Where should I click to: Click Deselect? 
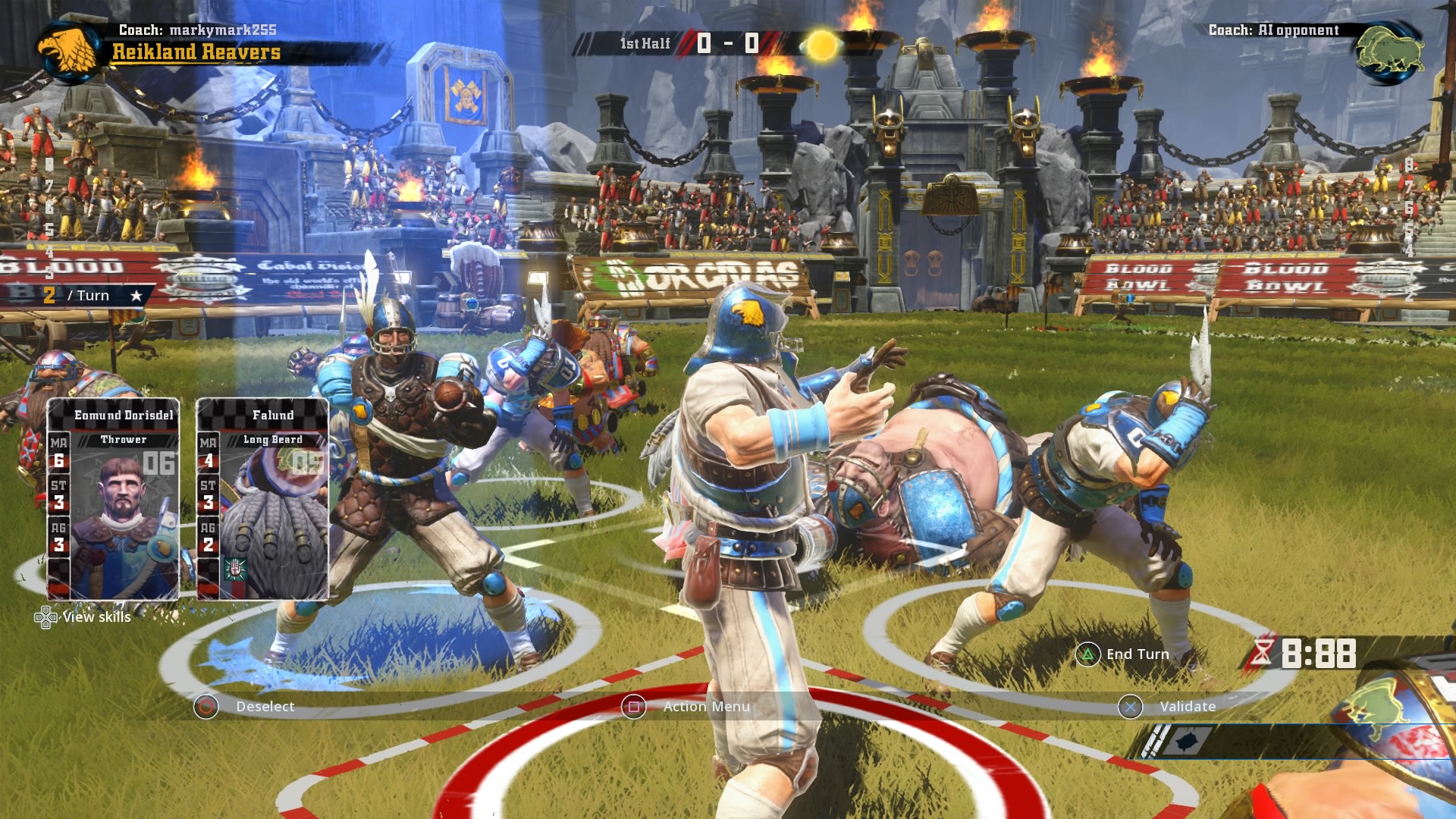tap(265, 706)
